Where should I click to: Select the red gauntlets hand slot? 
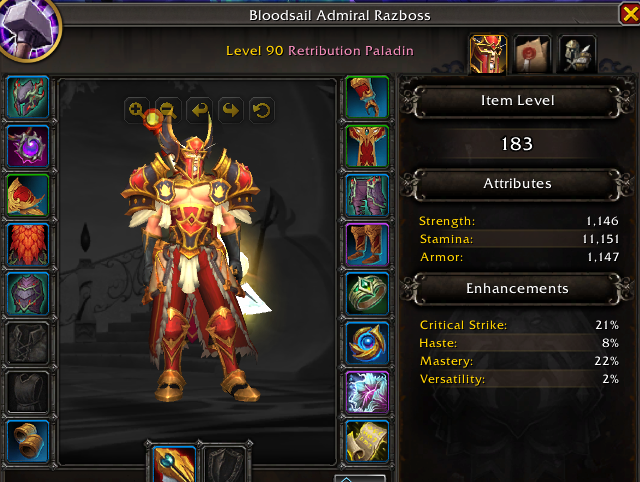pyautogui.click(x=367, y=97)
